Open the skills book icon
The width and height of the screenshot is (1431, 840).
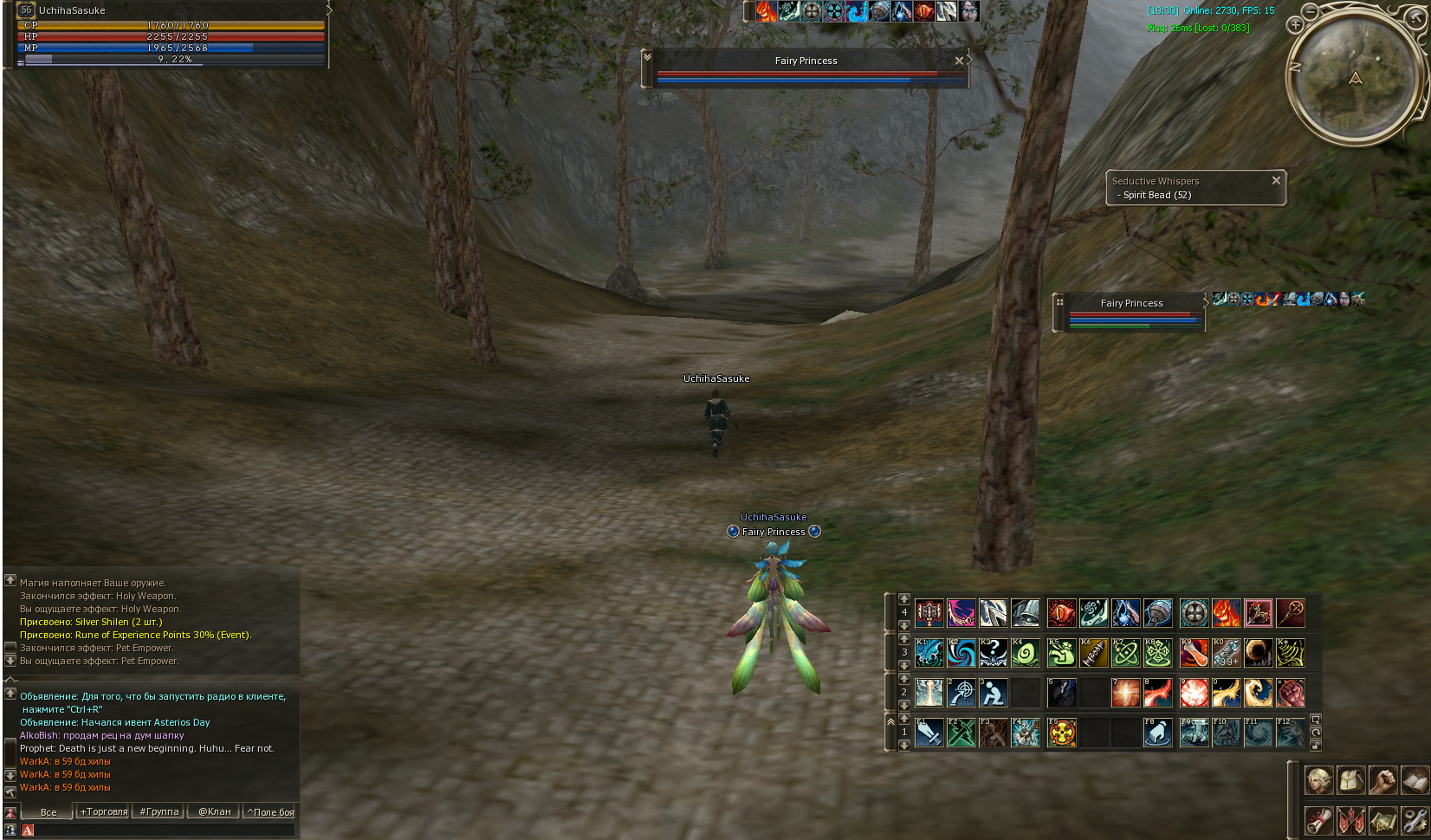point(1415,780)
